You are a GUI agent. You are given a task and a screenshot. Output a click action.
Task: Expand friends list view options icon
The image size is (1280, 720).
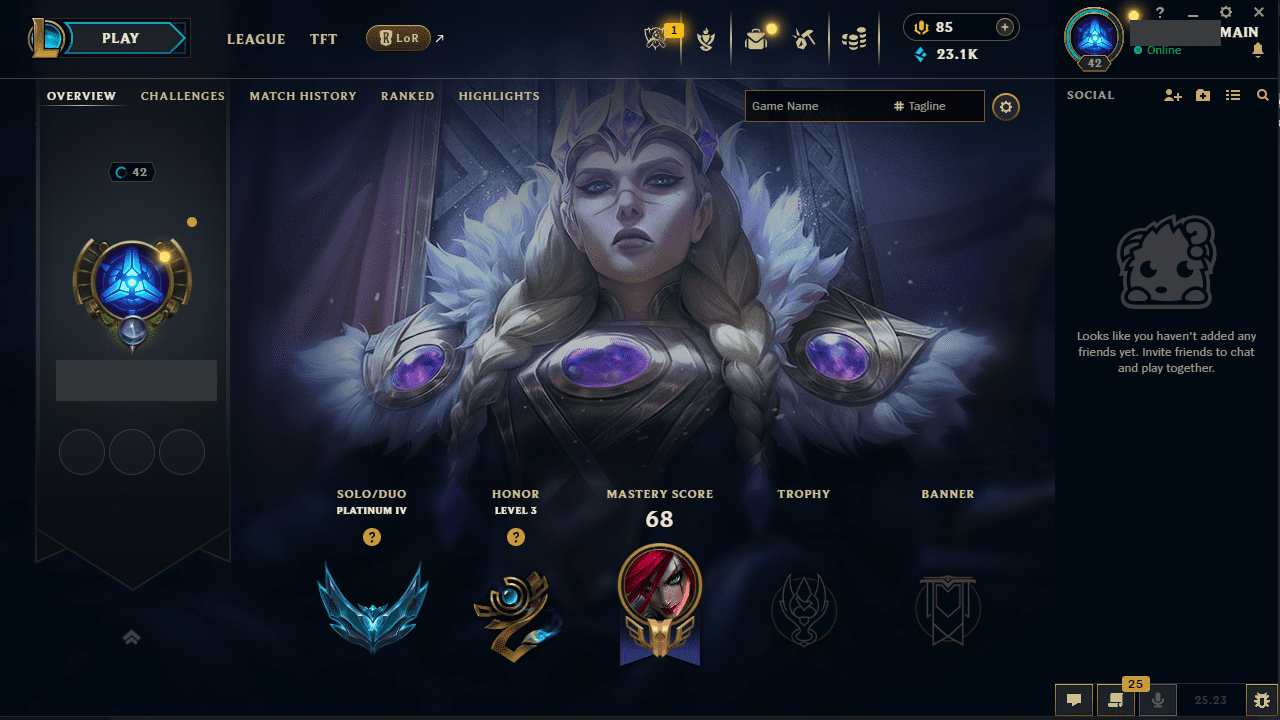[x=1233, y=95]
